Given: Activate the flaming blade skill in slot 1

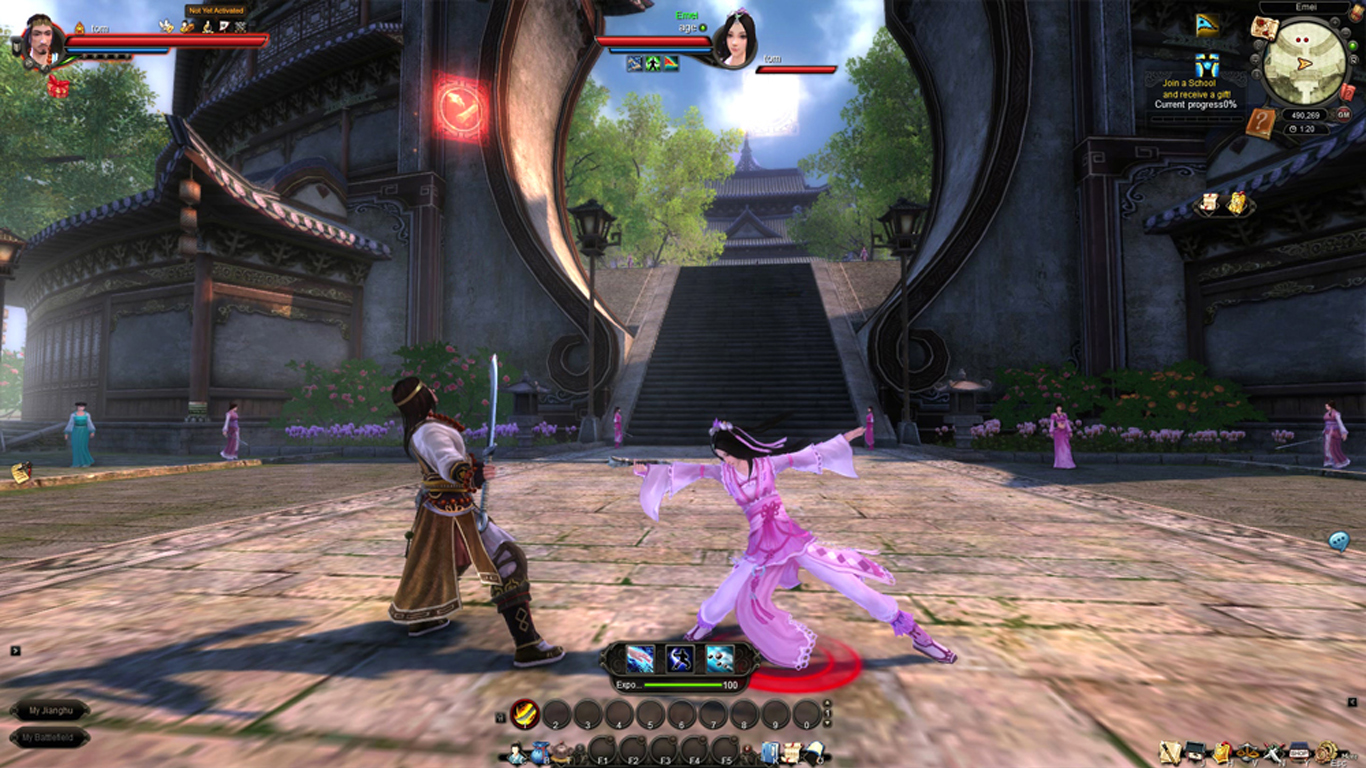Looking at the screenshot, I should point(525,714).
